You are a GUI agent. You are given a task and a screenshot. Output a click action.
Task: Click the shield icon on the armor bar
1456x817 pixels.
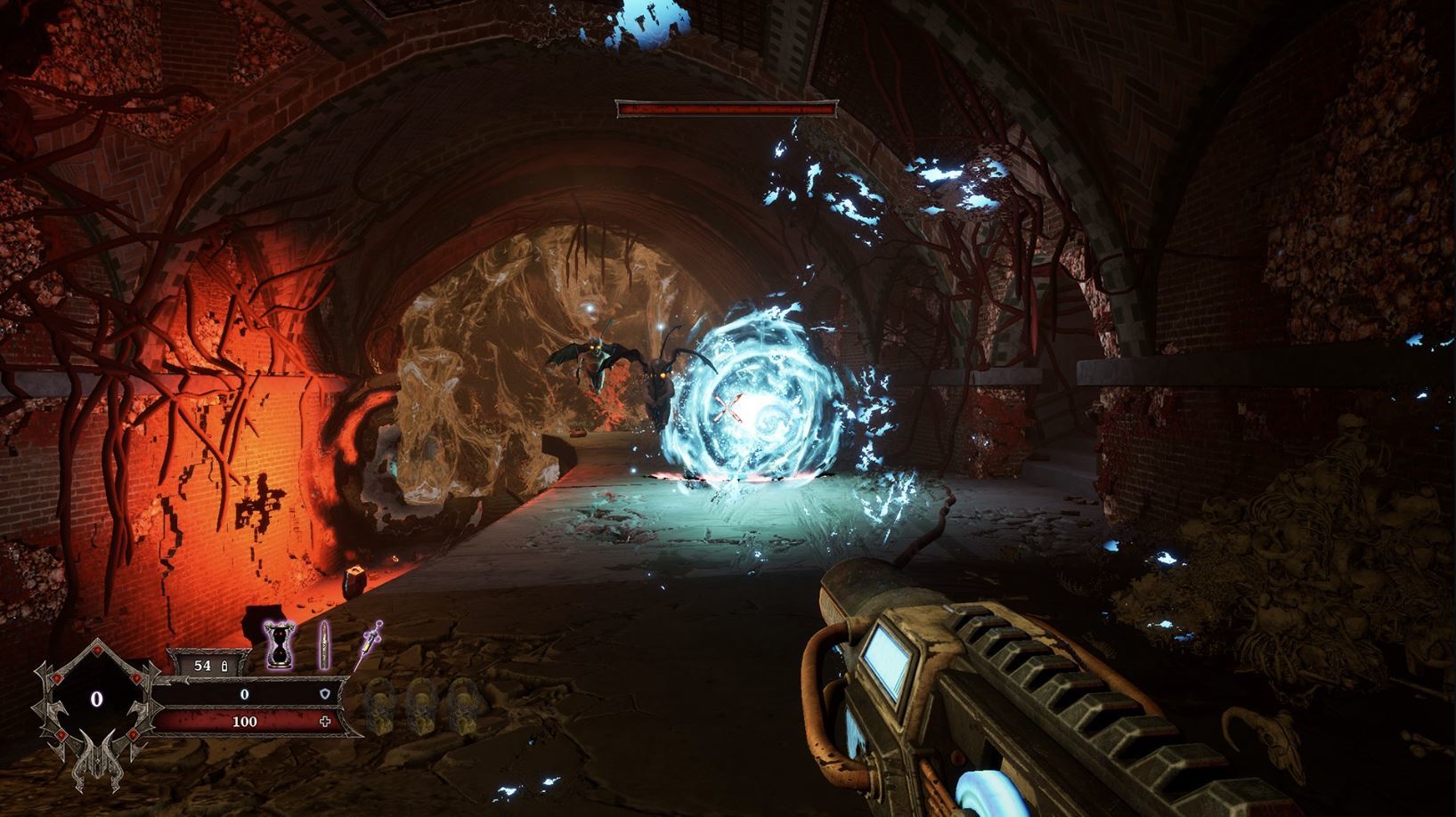(325, 694)
